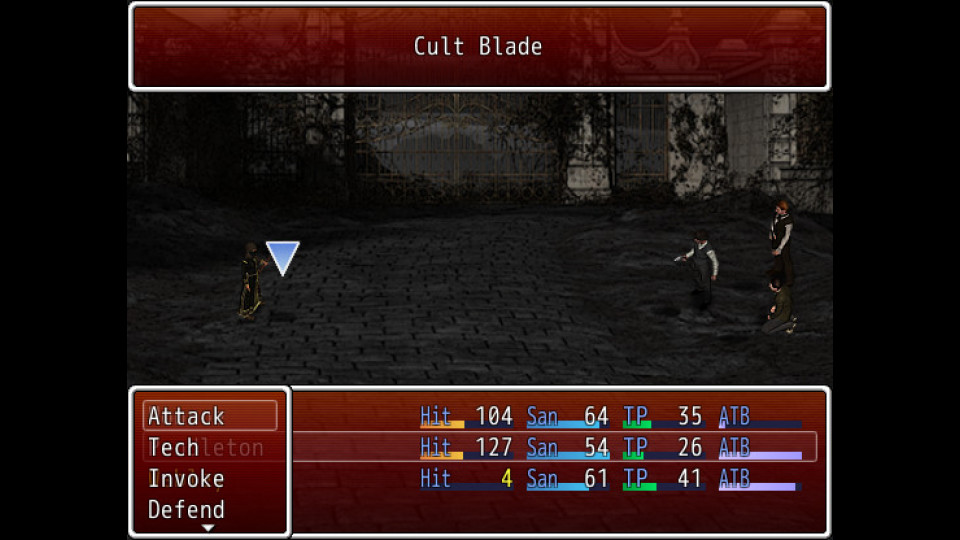Click the command list's down arrow
Viewport: 960px width, 540px height.
[x=208, y=527]
